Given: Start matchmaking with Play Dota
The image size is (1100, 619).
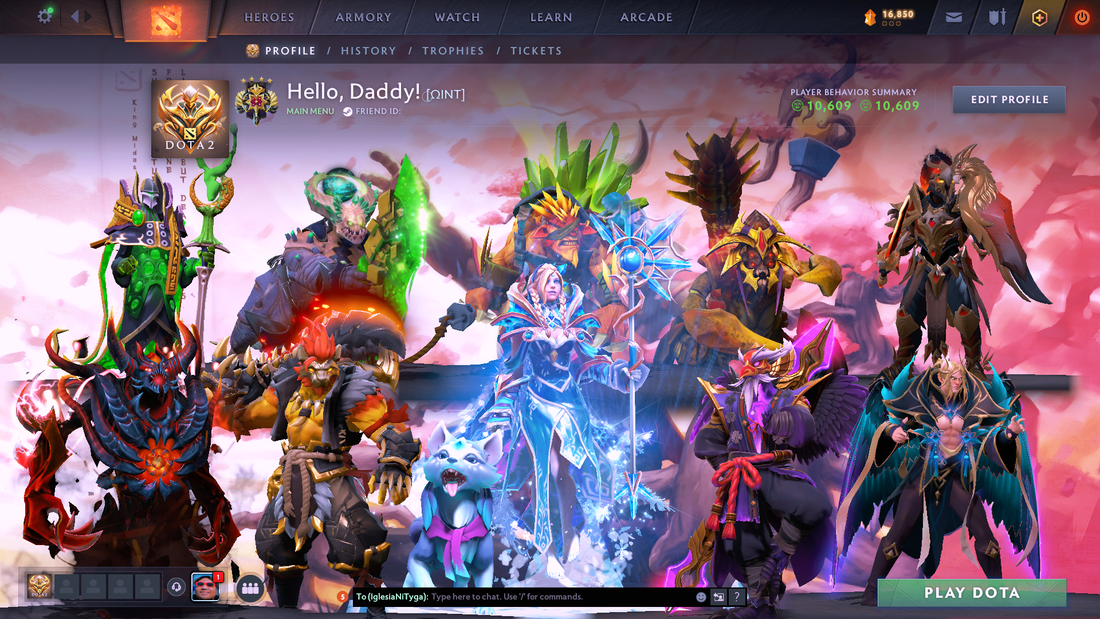Looking at the screenshot, I should 971,593.
